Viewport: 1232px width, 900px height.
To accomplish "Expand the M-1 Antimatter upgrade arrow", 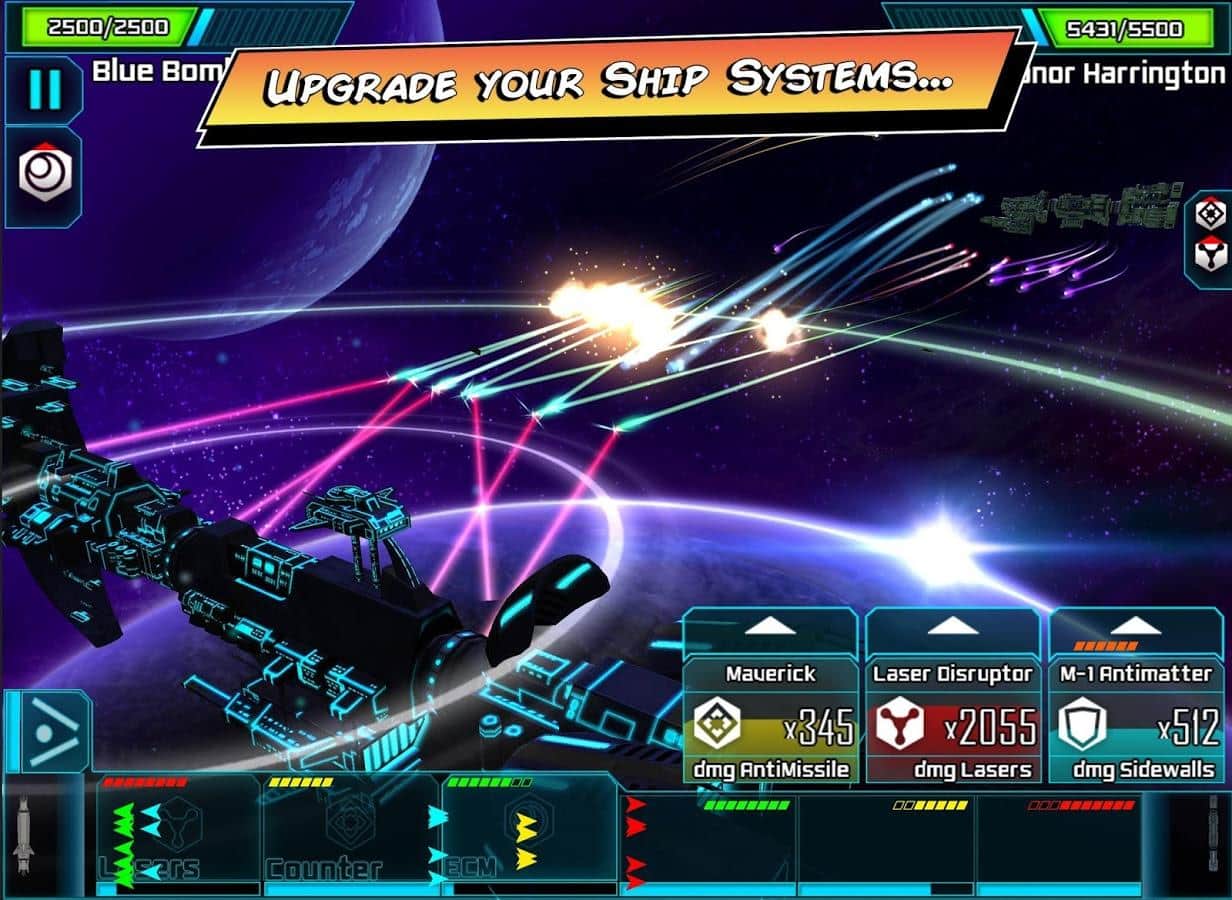I will pos(1137,628).
